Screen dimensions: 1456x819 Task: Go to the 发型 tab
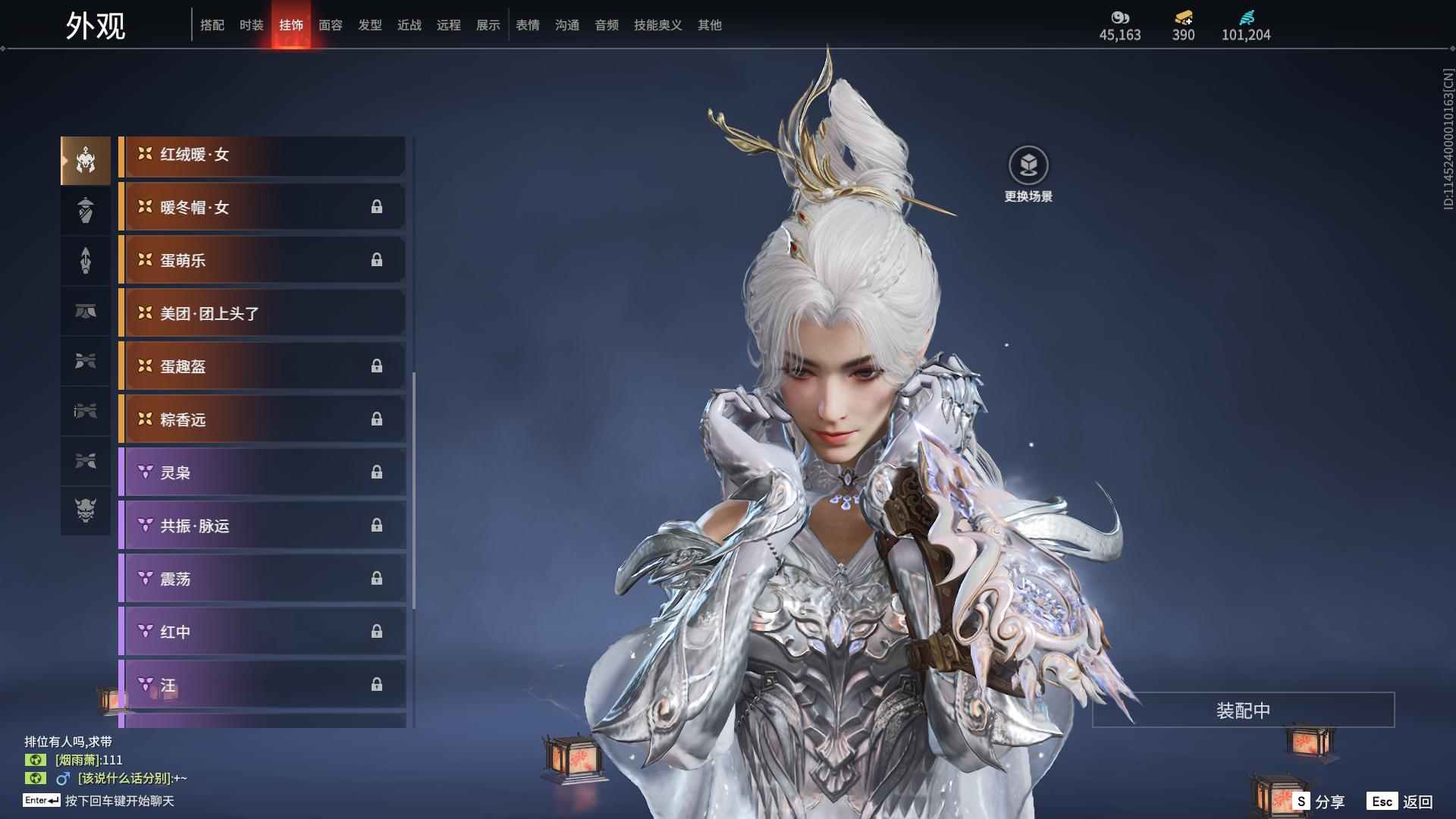click(x=369, y=25)
